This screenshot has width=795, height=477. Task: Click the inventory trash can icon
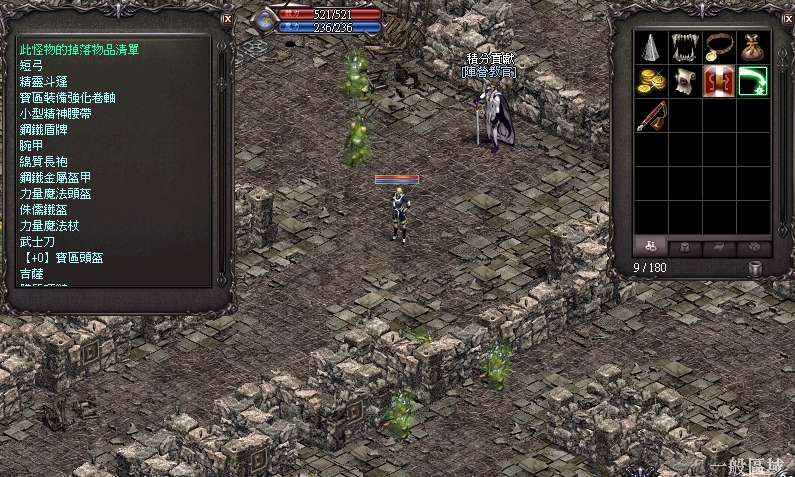point(756,268)
